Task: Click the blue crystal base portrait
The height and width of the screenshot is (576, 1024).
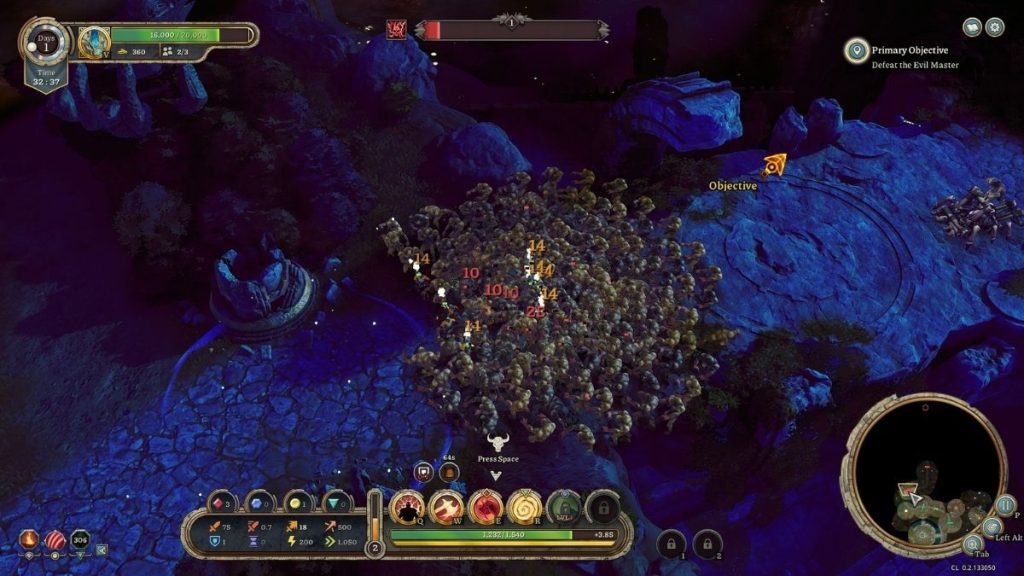Action: pos(94,42)
